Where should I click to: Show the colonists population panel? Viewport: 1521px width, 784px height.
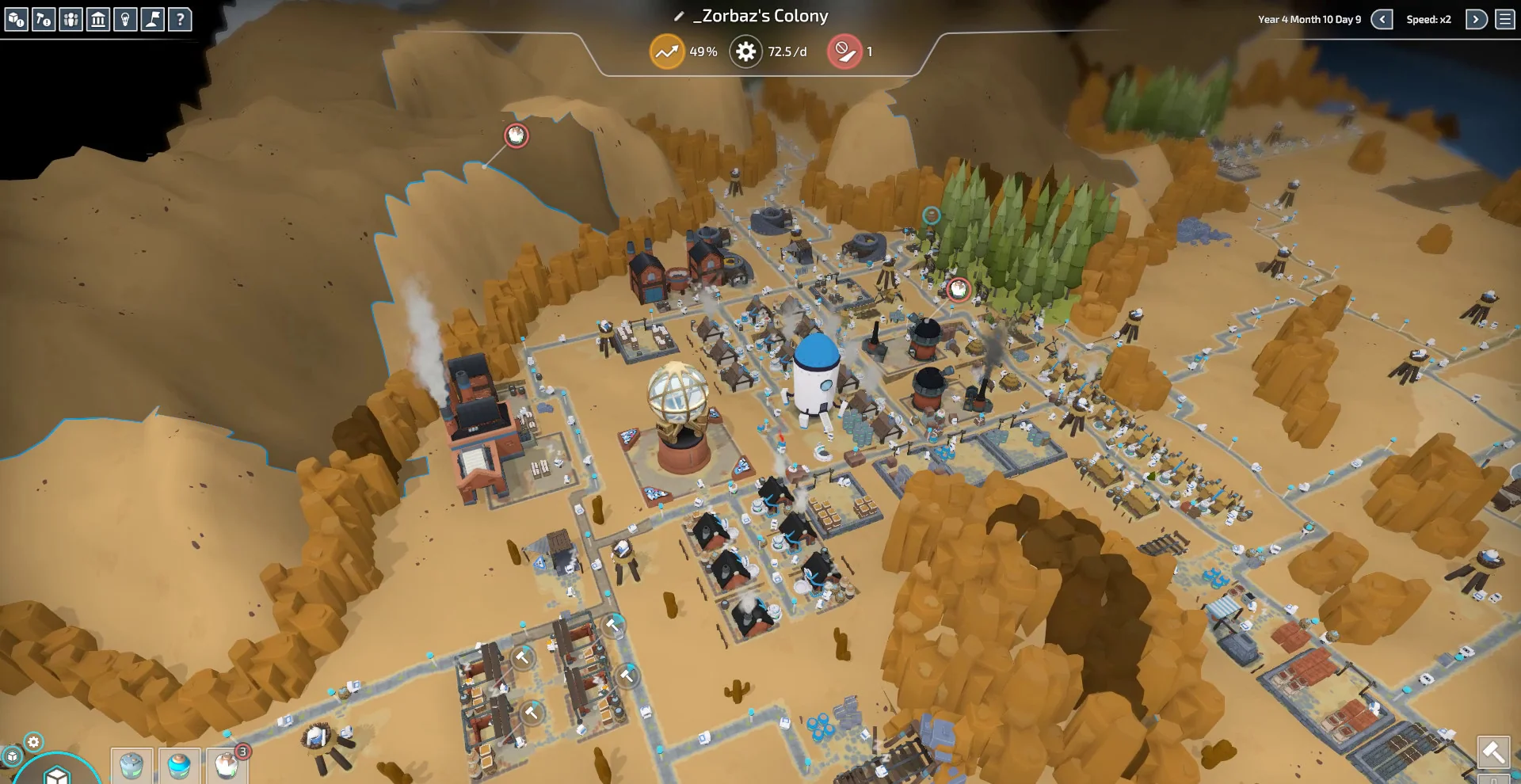pyautogui.click(x=71, y=19)
